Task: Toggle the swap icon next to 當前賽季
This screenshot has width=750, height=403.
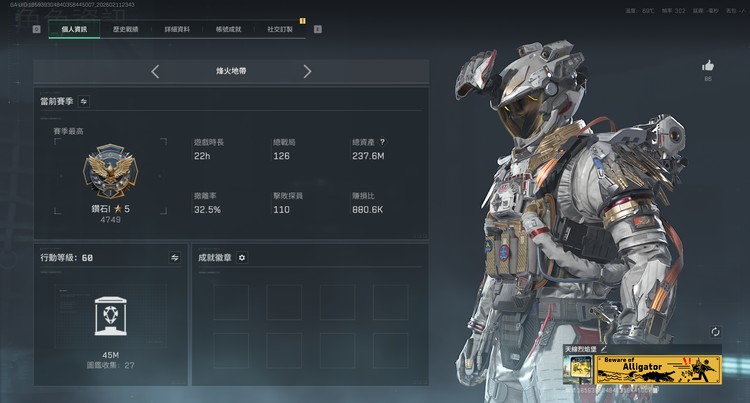Action: pyautogui.click(x=85, y=101)
